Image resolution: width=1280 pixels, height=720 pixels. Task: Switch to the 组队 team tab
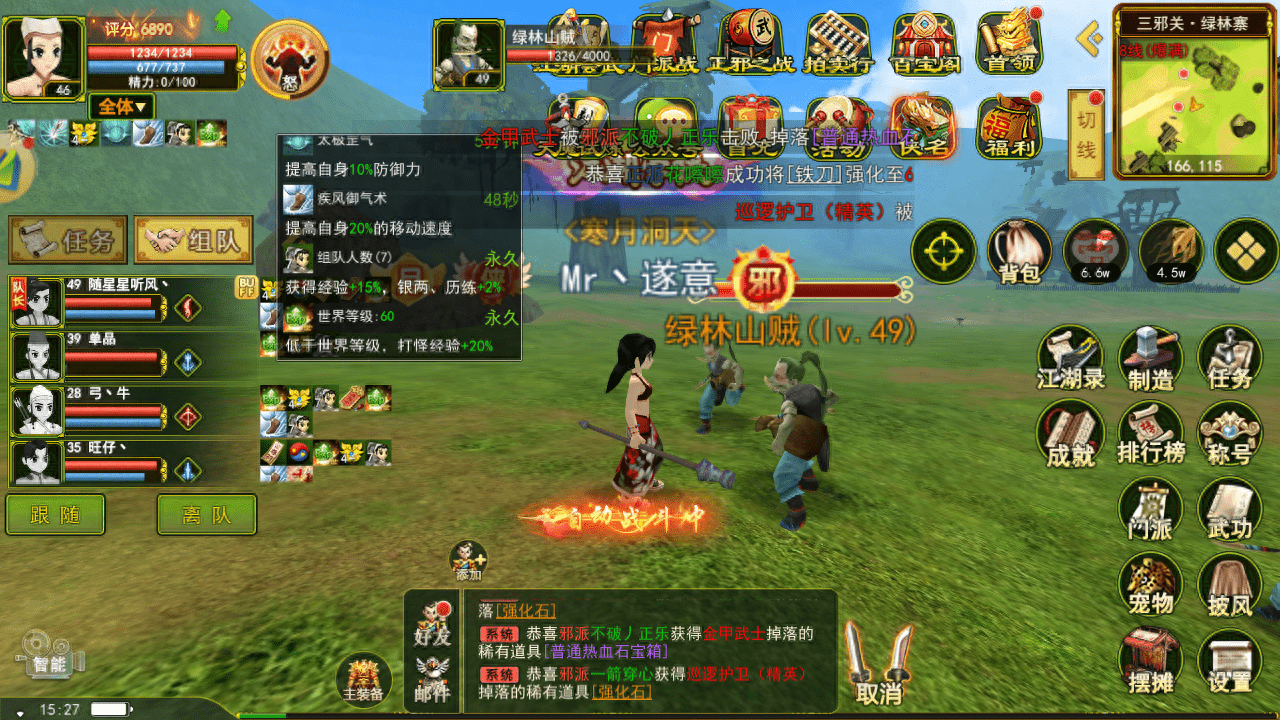coord(193,240)
